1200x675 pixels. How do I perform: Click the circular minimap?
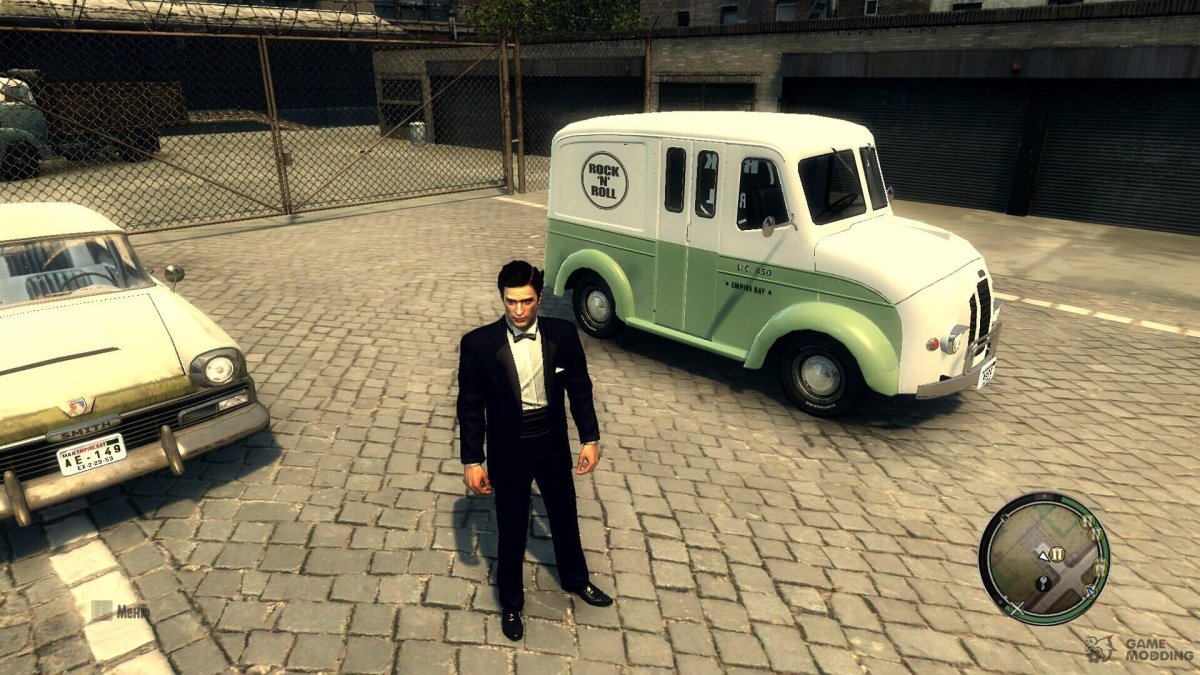coord(1044,558)
